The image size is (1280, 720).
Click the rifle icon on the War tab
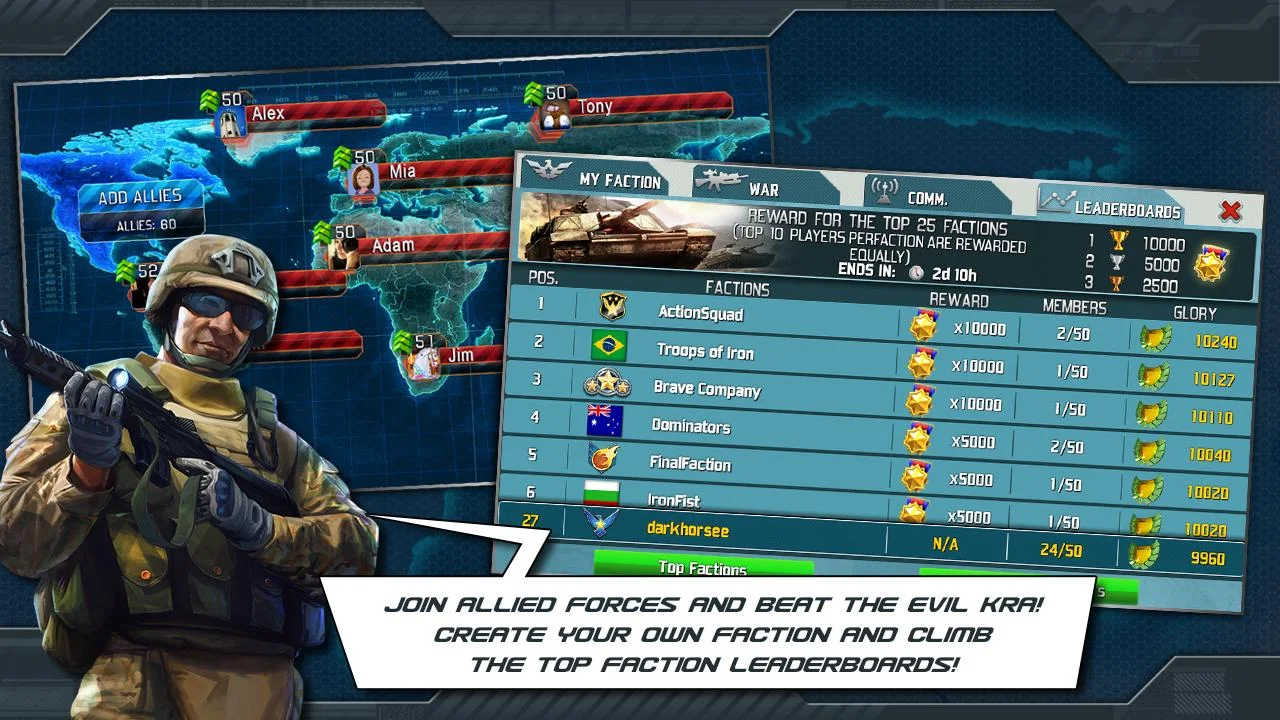tap(720, 181)
